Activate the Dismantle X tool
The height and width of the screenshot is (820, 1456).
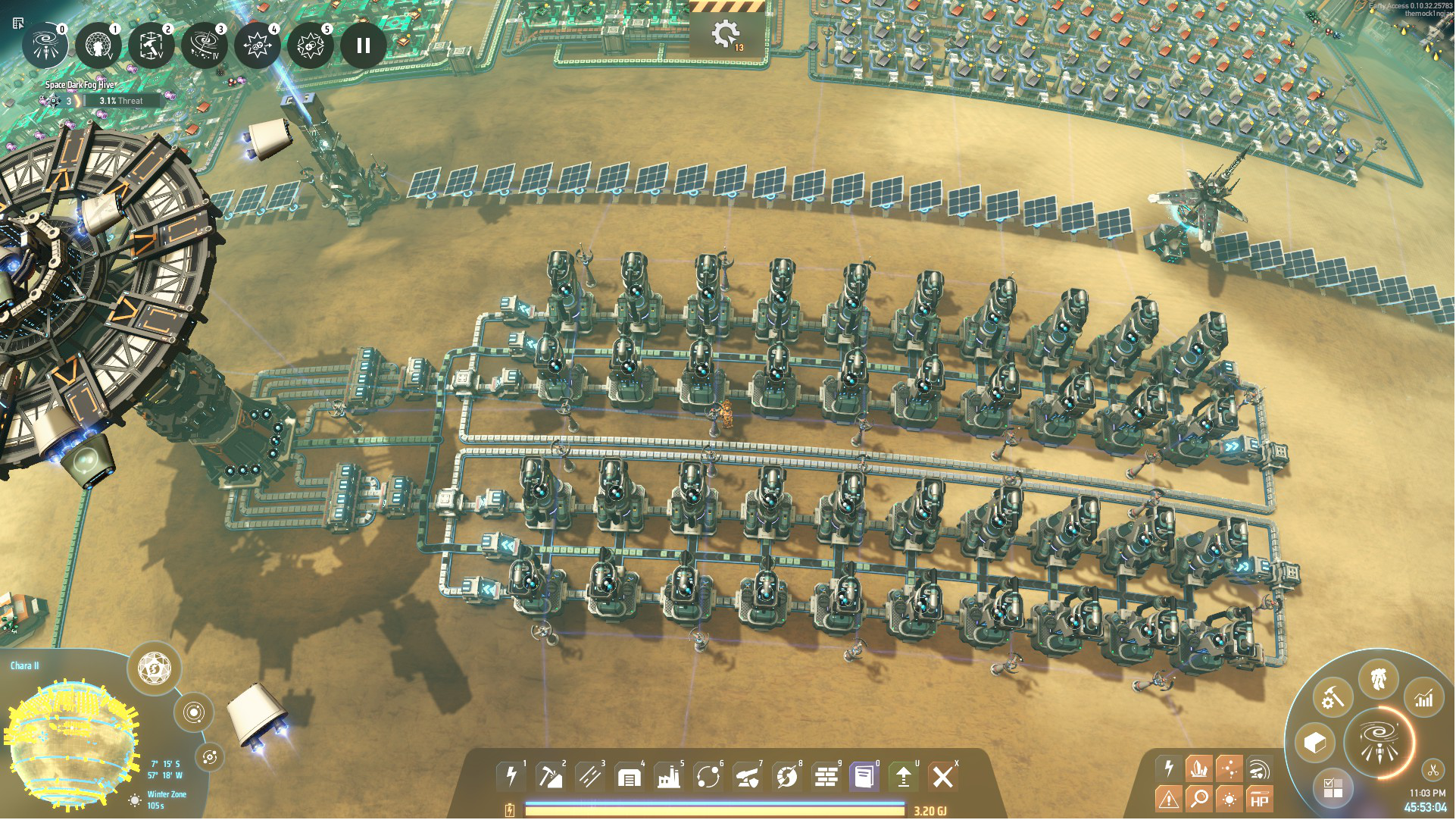tap(943, 776)
